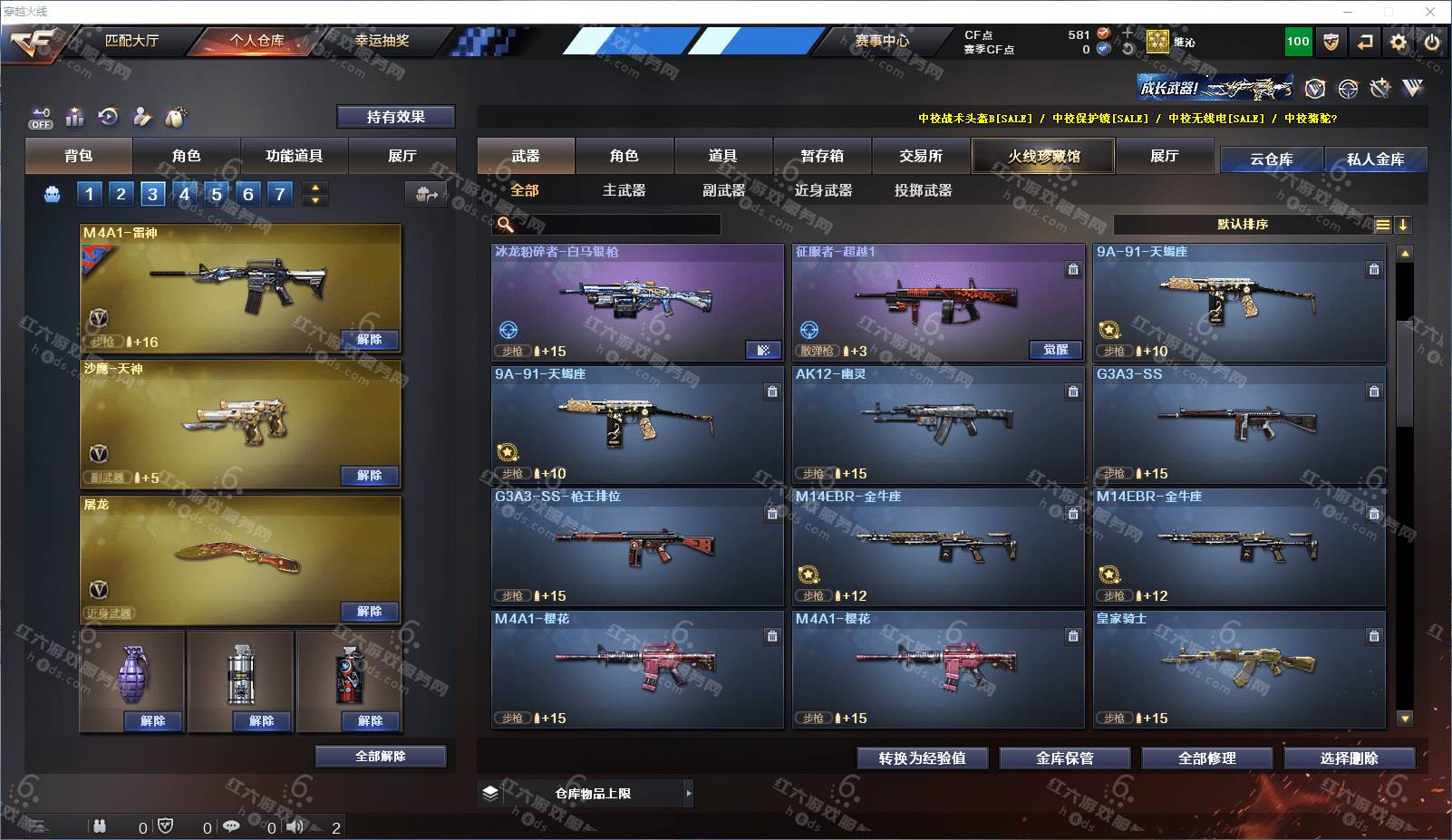The width and height of the screenshot is (1452, 840).
Task: Remove the 屠龙 melee weapon
Action: click(x=369, y=612)
